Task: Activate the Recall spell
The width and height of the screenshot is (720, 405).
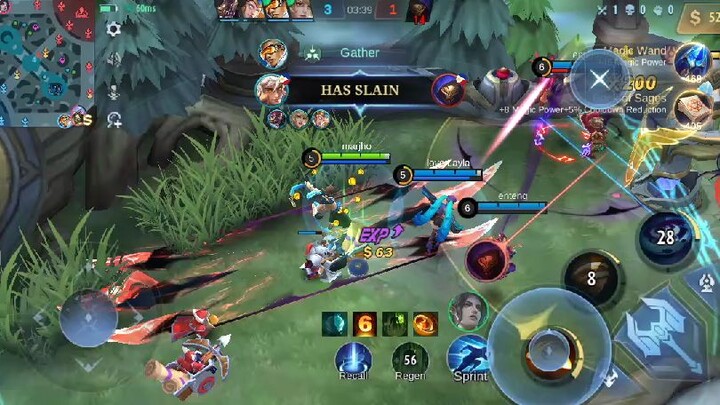Action: pos(353,360)
